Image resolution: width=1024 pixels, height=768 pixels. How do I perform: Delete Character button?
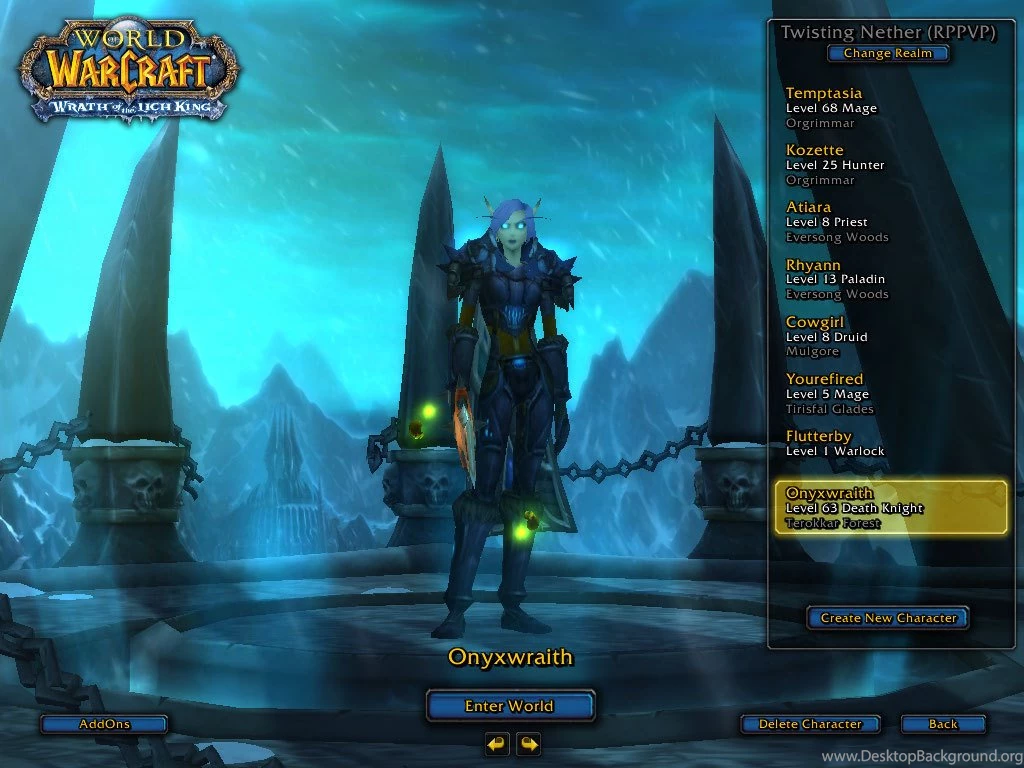coord(810,724)
